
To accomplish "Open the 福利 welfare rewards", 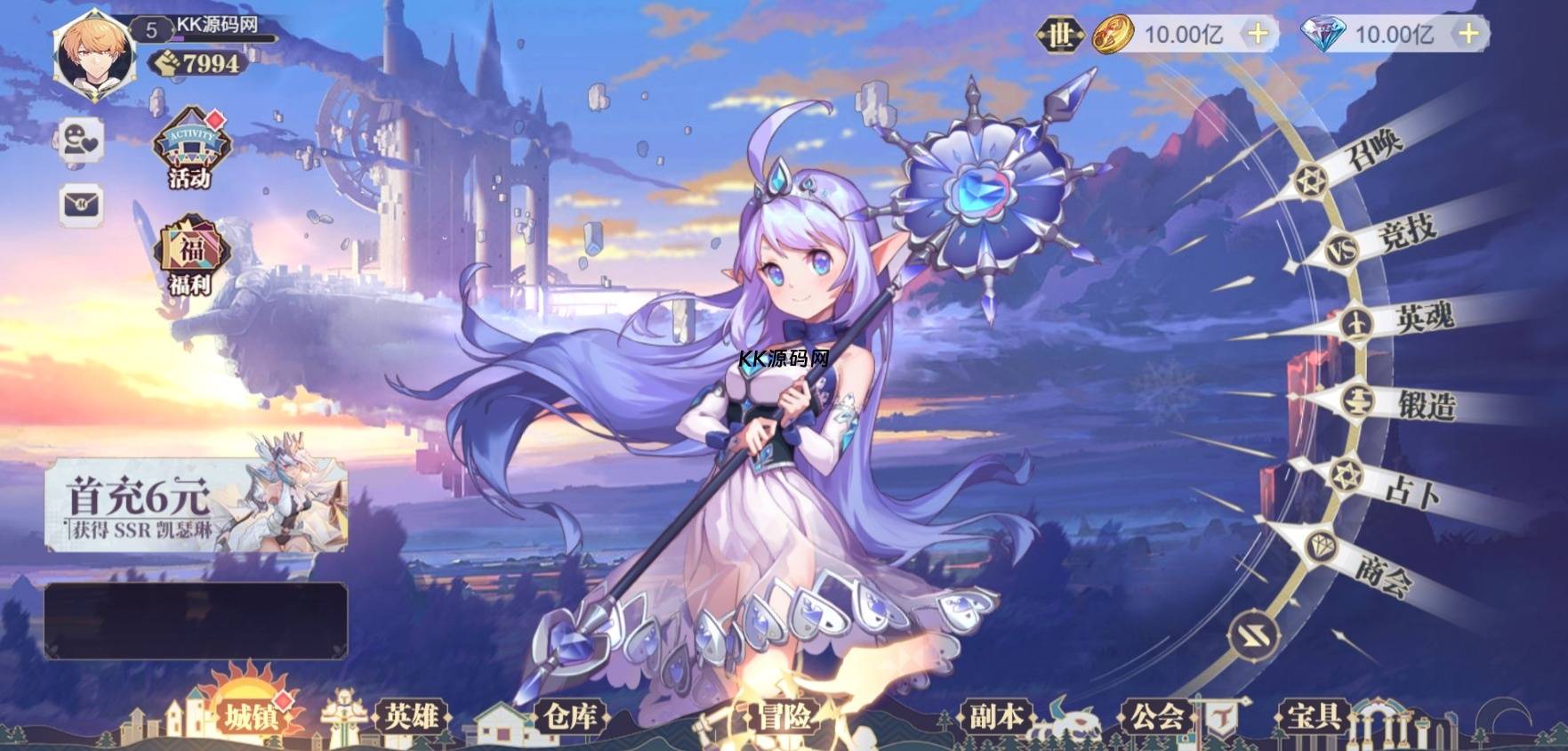I will 191,255.
